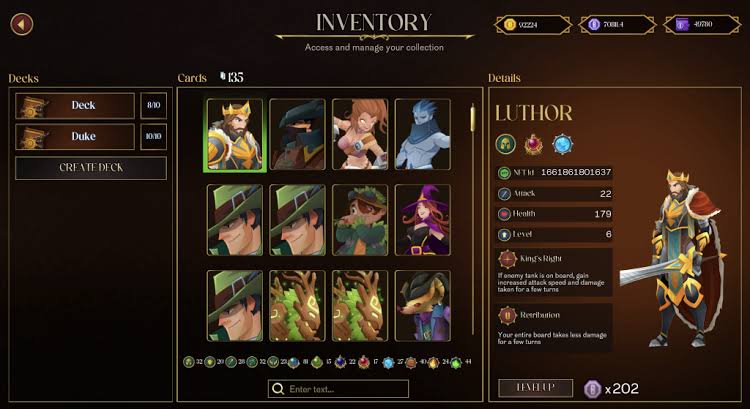This screenshot has height=409, width=750.
Task: Select the blue ice character card
Action: pos(422,136)
